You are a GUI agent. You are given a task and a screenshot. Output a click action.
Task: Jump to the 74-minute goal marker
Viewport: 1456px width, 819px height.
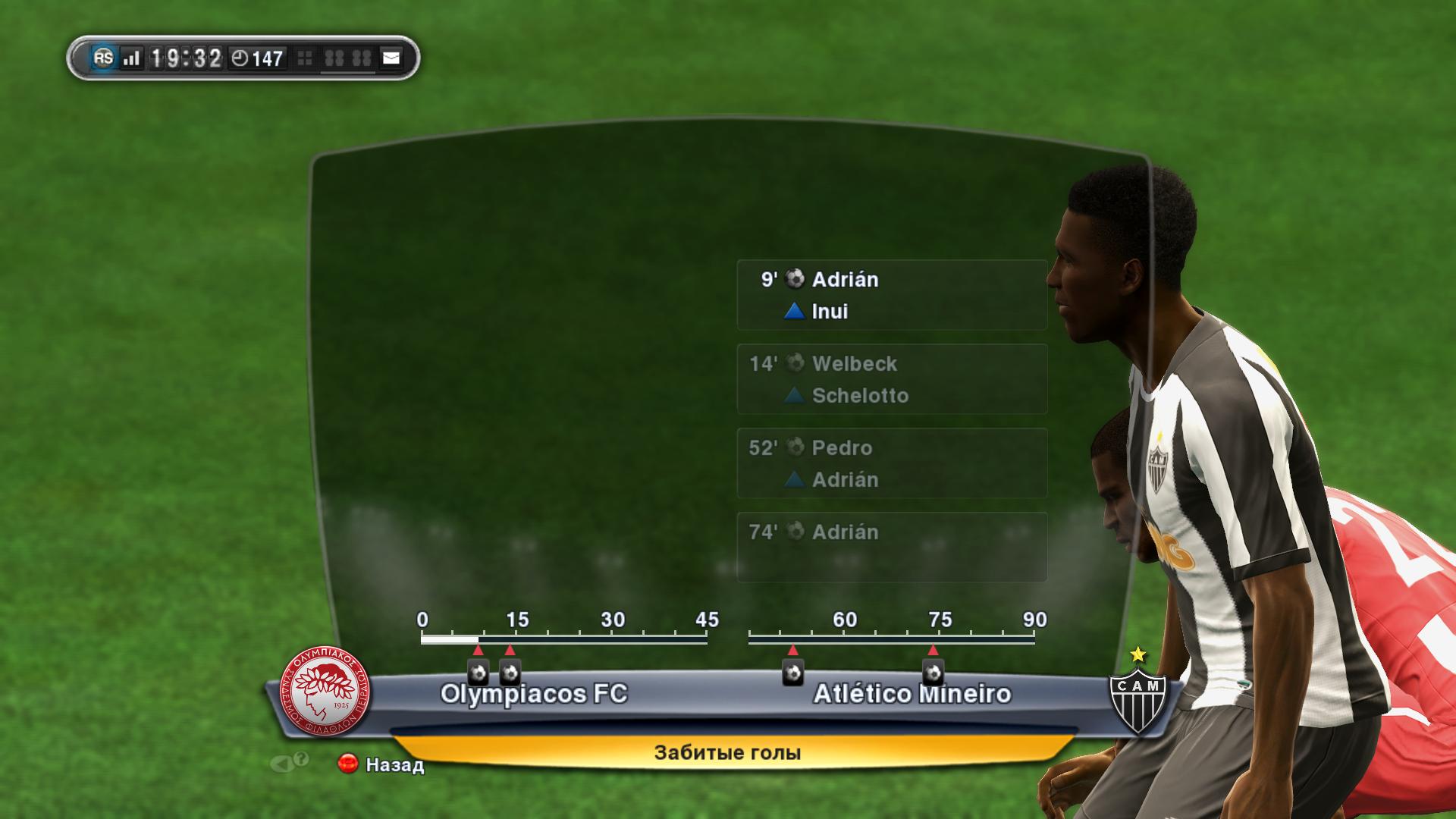(933, 672)
